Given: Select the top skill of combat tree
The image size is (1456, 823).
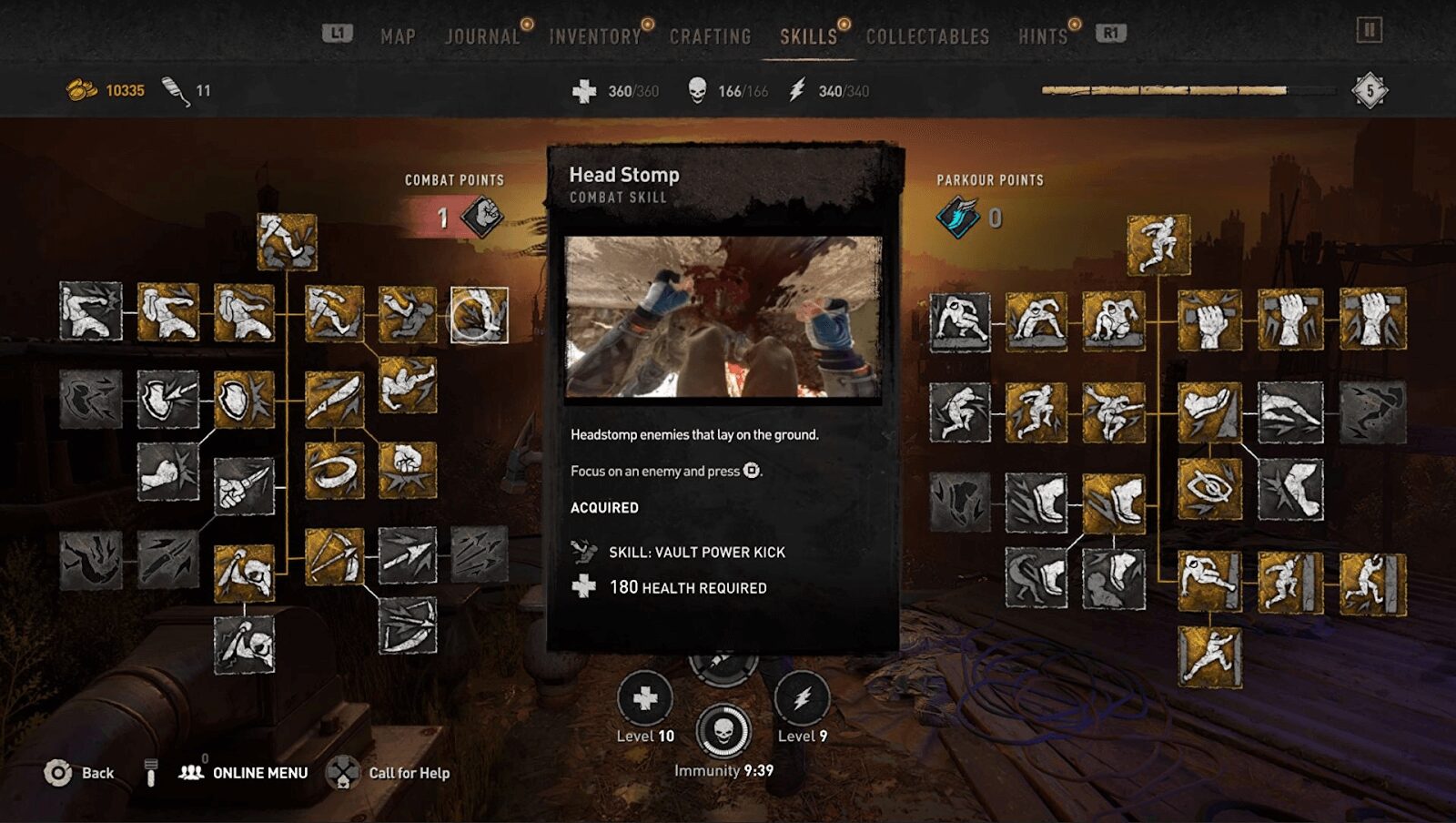Looking at the screenshot, I should (x=287, y=241).
